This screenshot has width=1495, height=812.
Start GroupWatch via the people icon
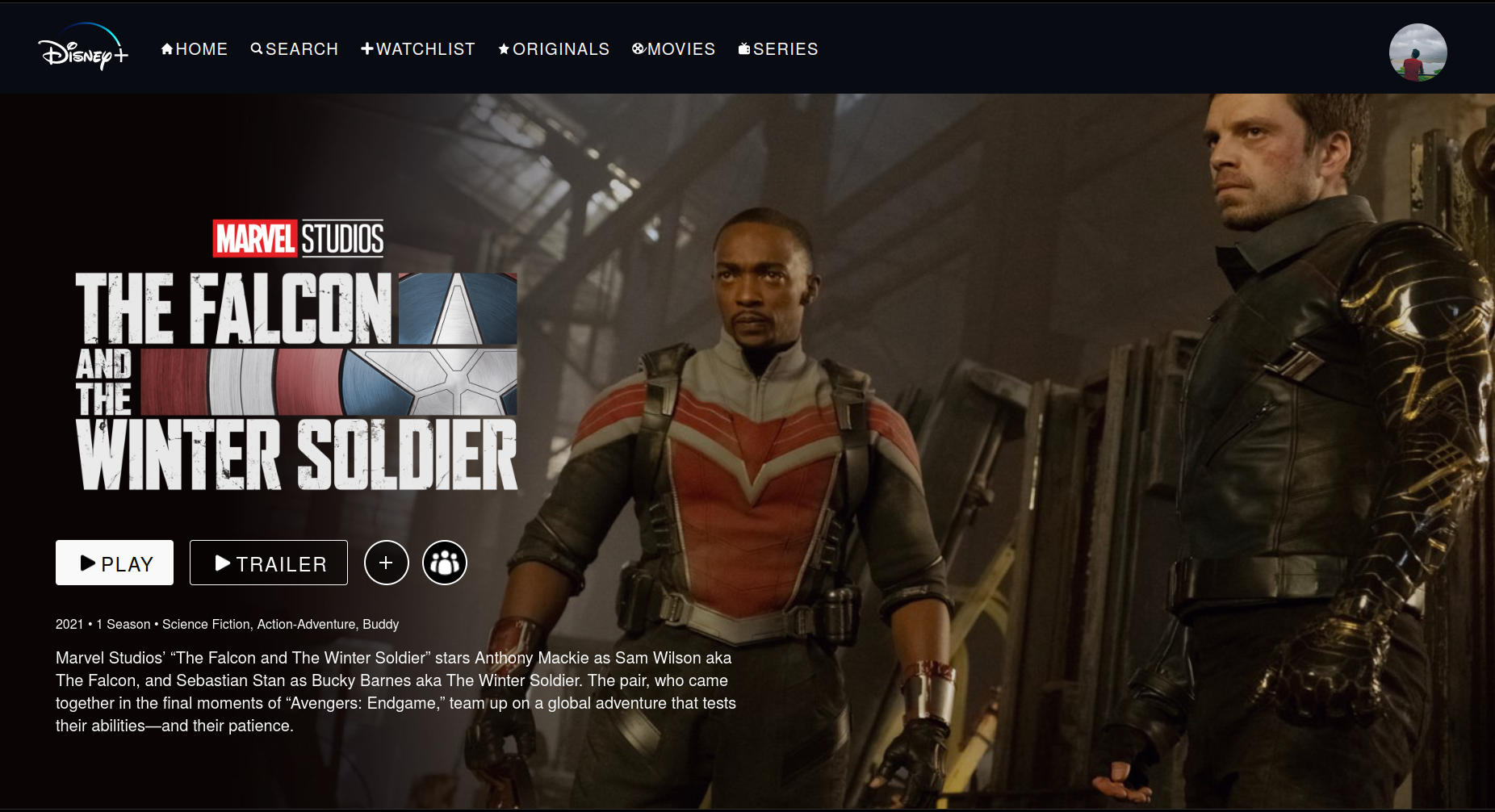[445, 563]
